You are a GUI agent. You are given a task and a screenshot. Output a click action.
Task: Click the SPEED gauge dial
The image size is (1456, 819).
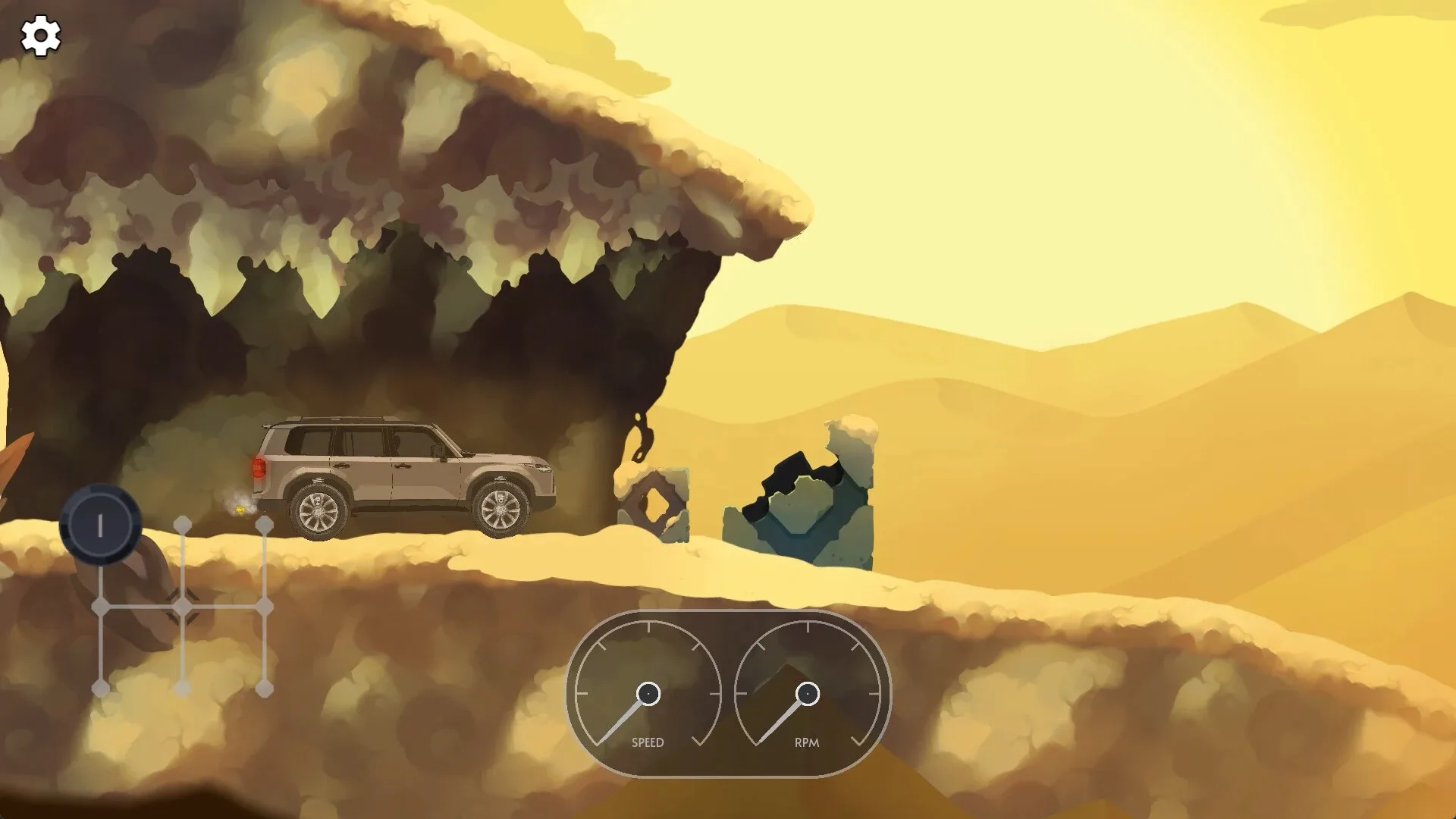click(648, 692)
